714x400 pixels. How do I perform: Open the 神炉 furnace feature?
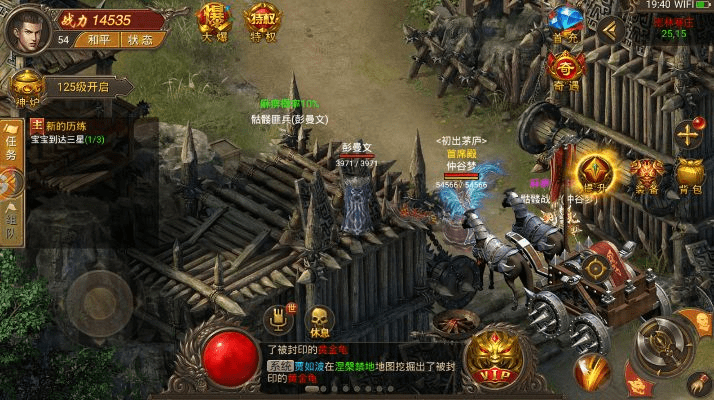25,89
